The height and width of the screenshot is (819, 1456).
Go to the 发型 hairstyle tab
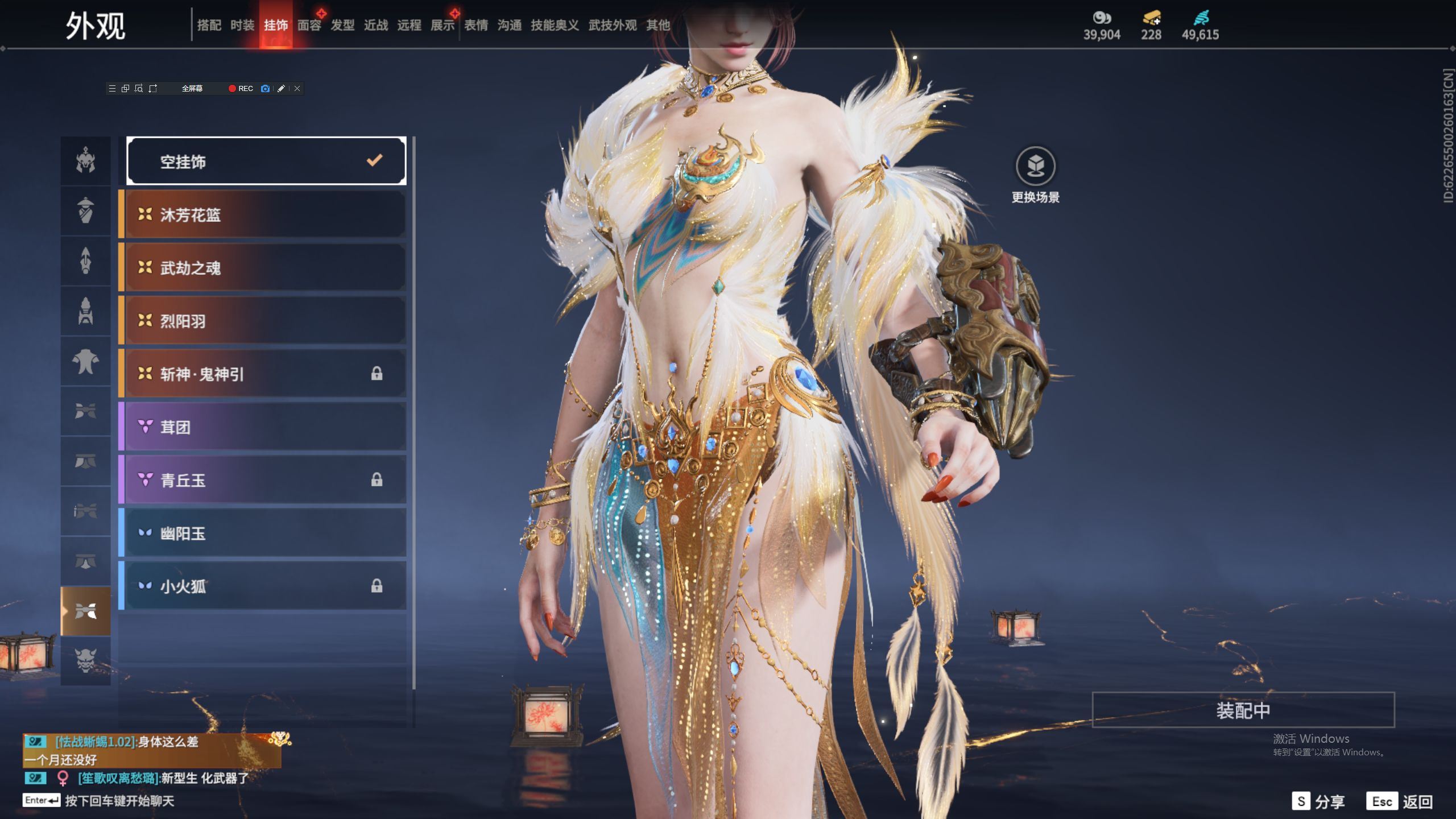tap(342, 25)
